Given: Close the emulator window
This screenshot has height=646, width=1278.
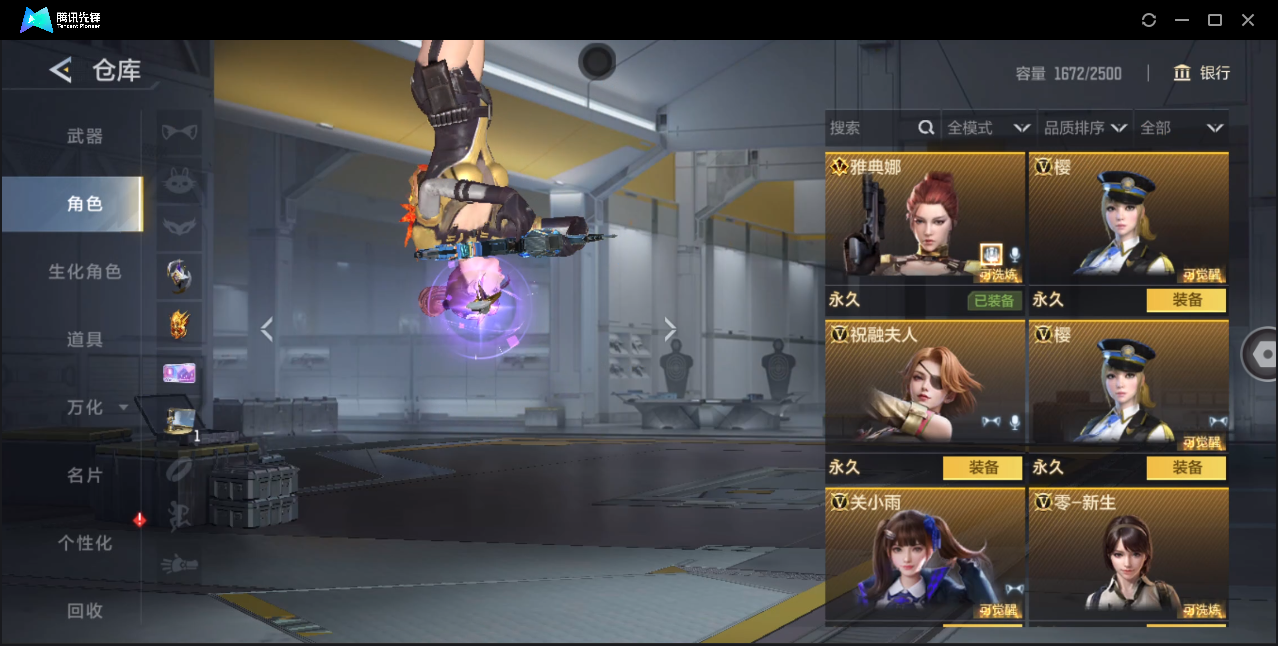Looking at the screenshot, I should 1248,20.
